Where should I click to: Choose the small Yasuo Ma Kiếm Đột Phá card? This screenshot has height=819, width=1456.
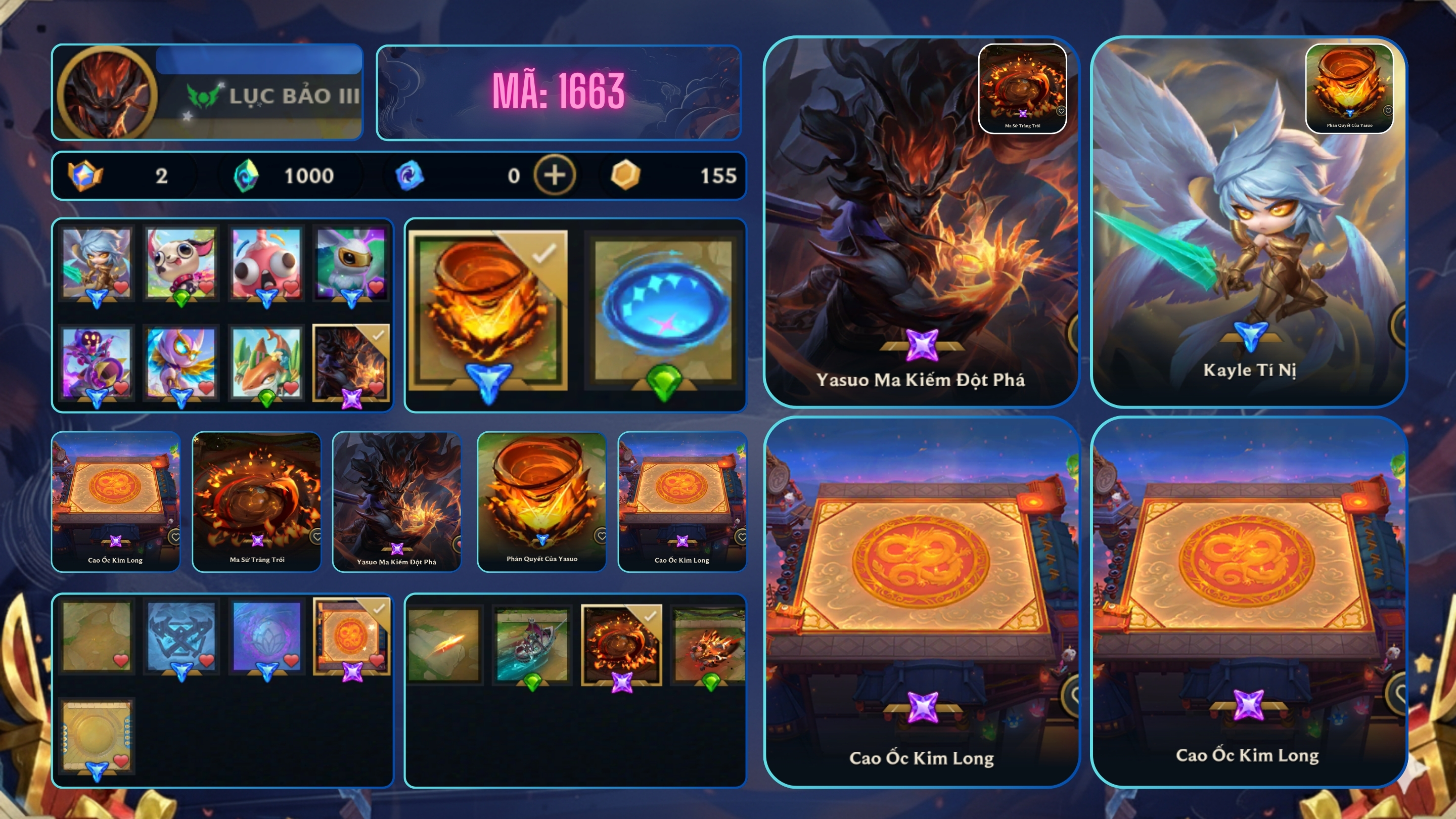coord(397,501)
